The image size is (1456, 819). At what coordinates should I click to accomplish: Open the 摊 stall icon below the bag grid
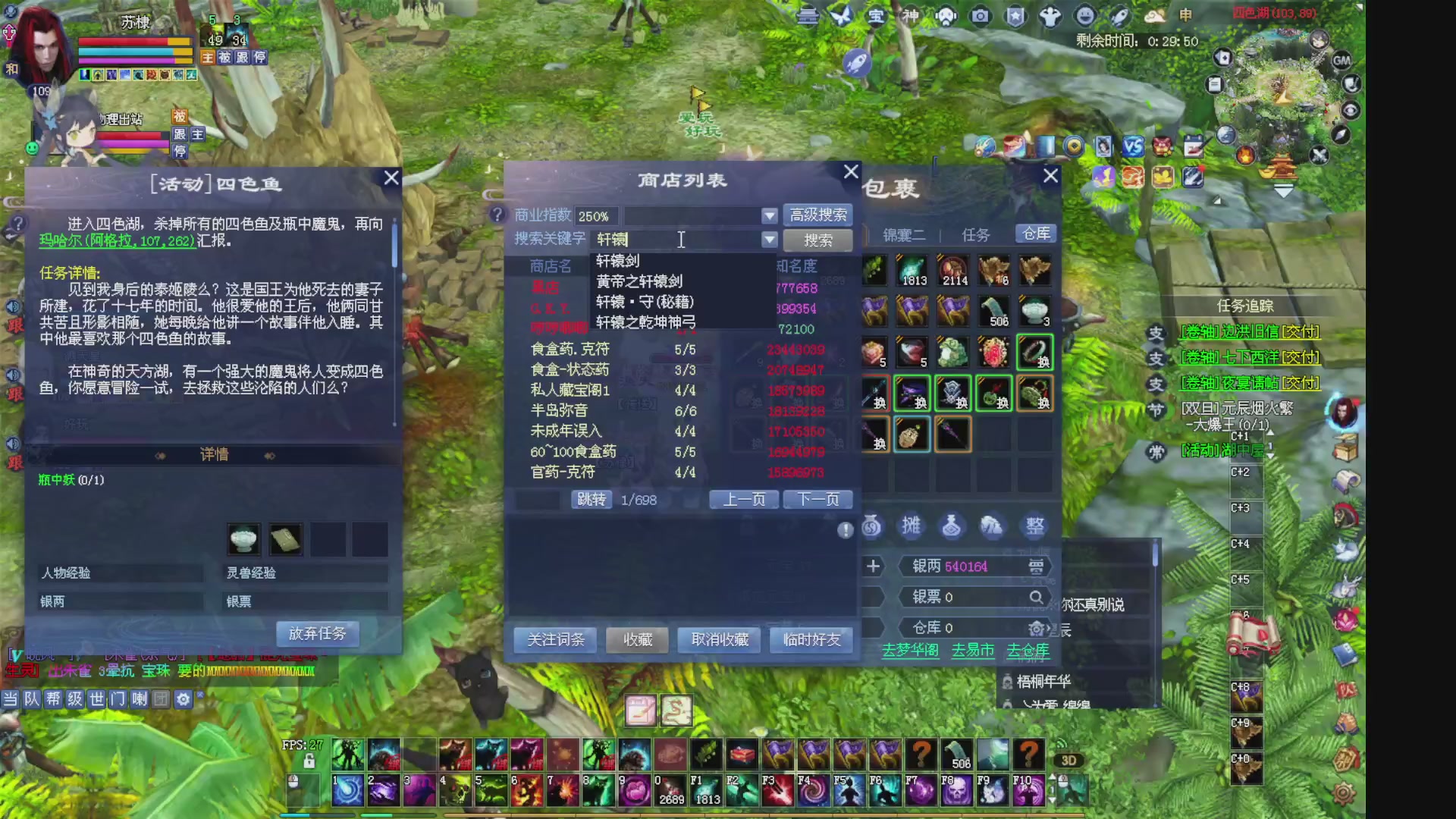coord(912,526)
